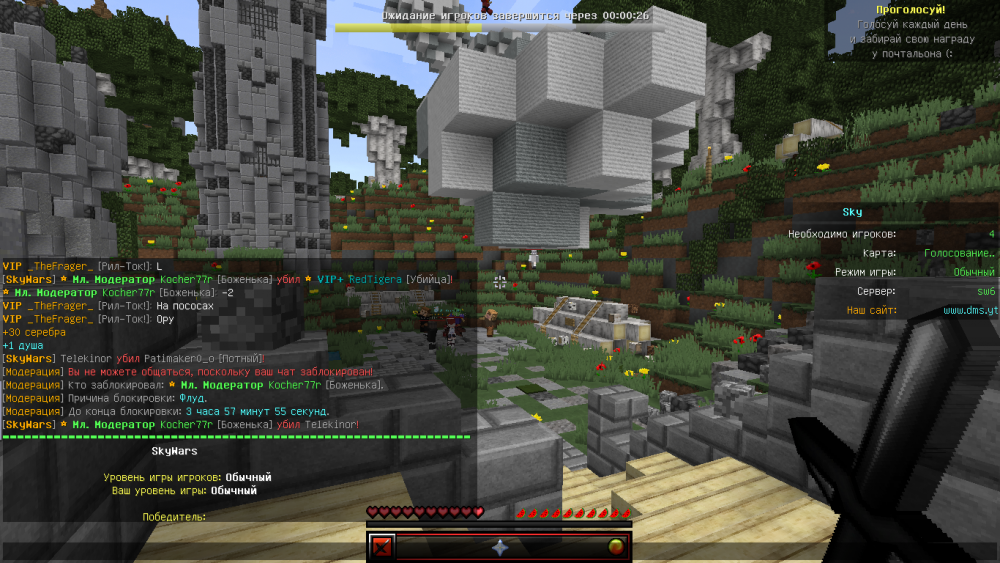The image size is (1000, 563).
Task: Select the orange-green orb hotbar slot
Action: tap(617, 547)
